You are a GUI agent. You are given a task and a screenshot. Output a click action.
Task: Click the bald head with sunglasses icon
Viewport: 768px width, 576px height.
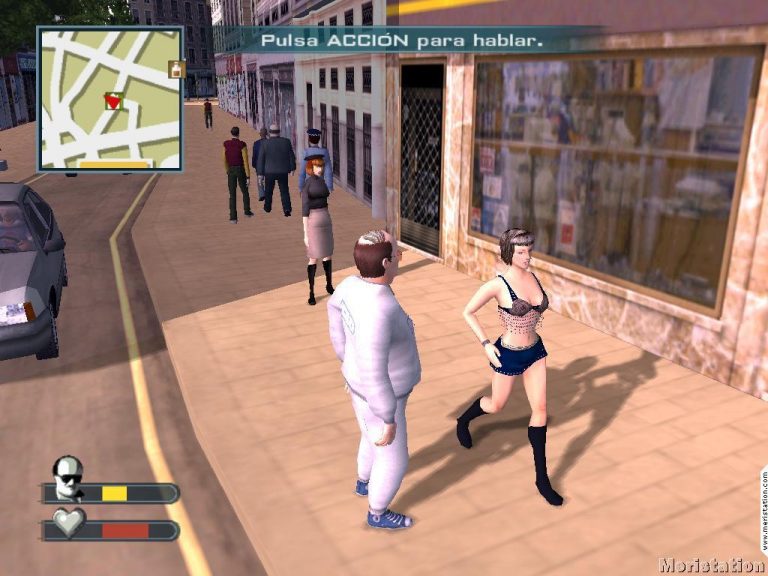[68, 476]
